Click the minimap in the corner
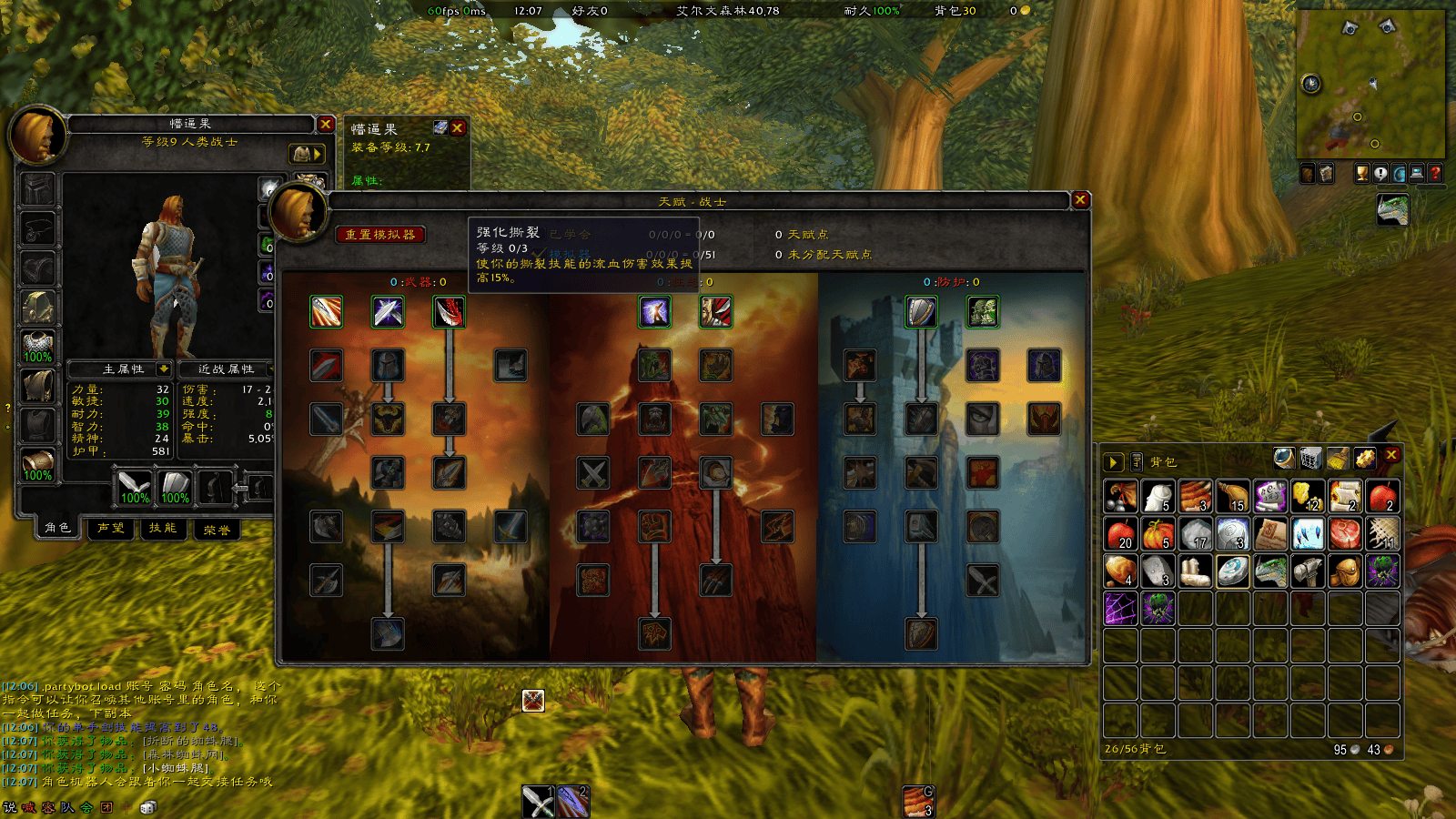 click(1370, 84)
